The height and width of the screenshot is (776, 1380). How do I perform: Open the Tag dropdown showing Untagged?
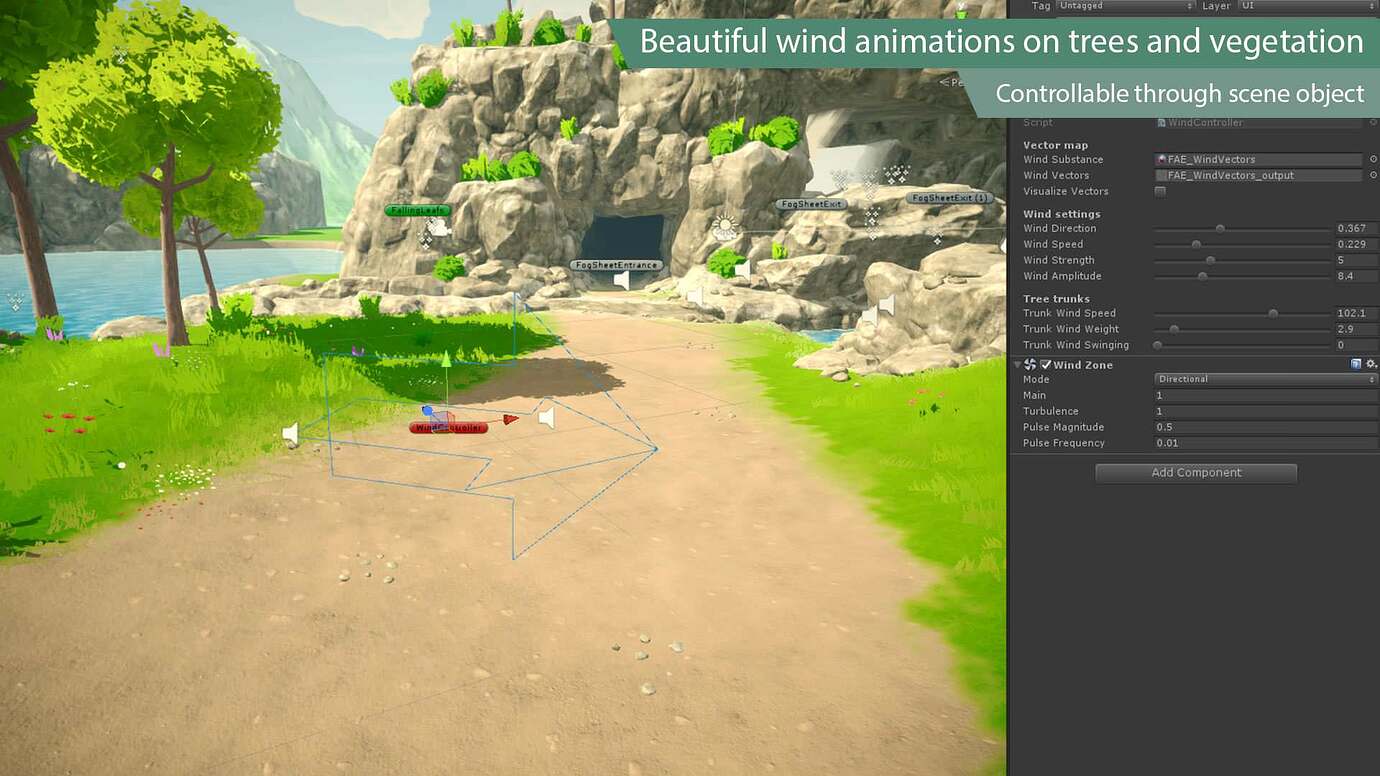click(x=1124, y=6)
